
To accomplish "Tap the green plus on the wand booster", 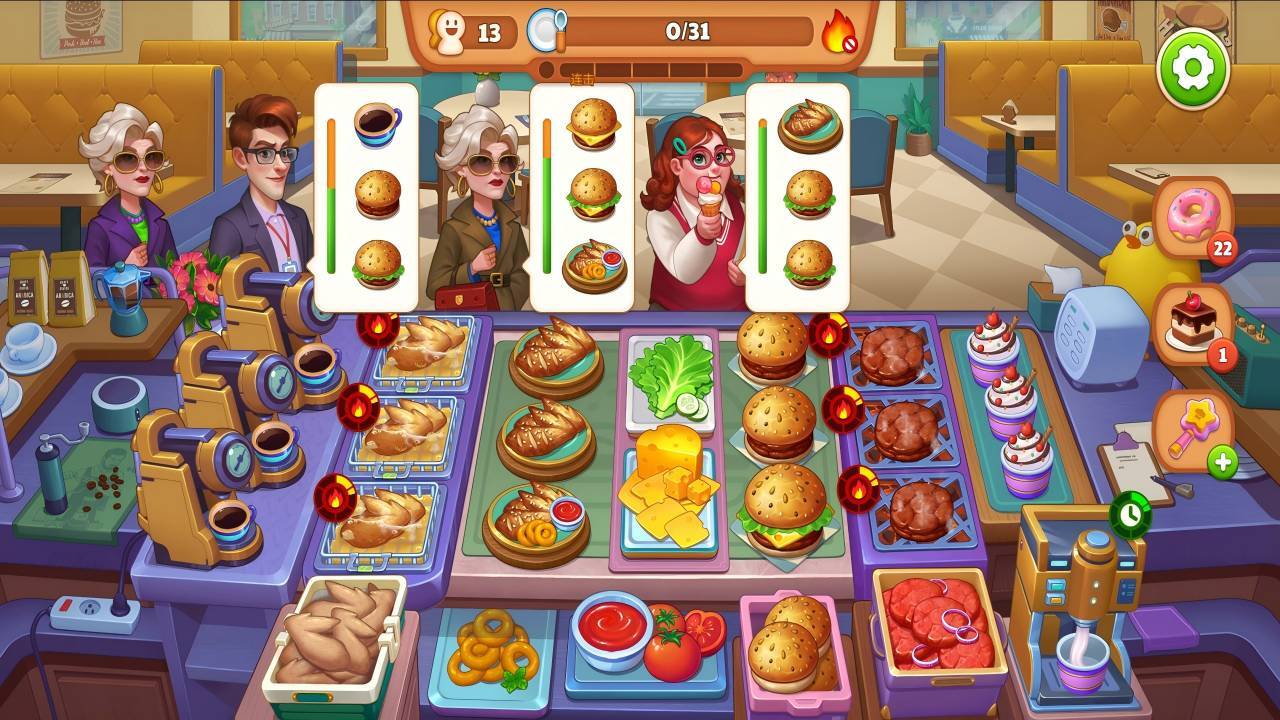I will pos(1222,462).
